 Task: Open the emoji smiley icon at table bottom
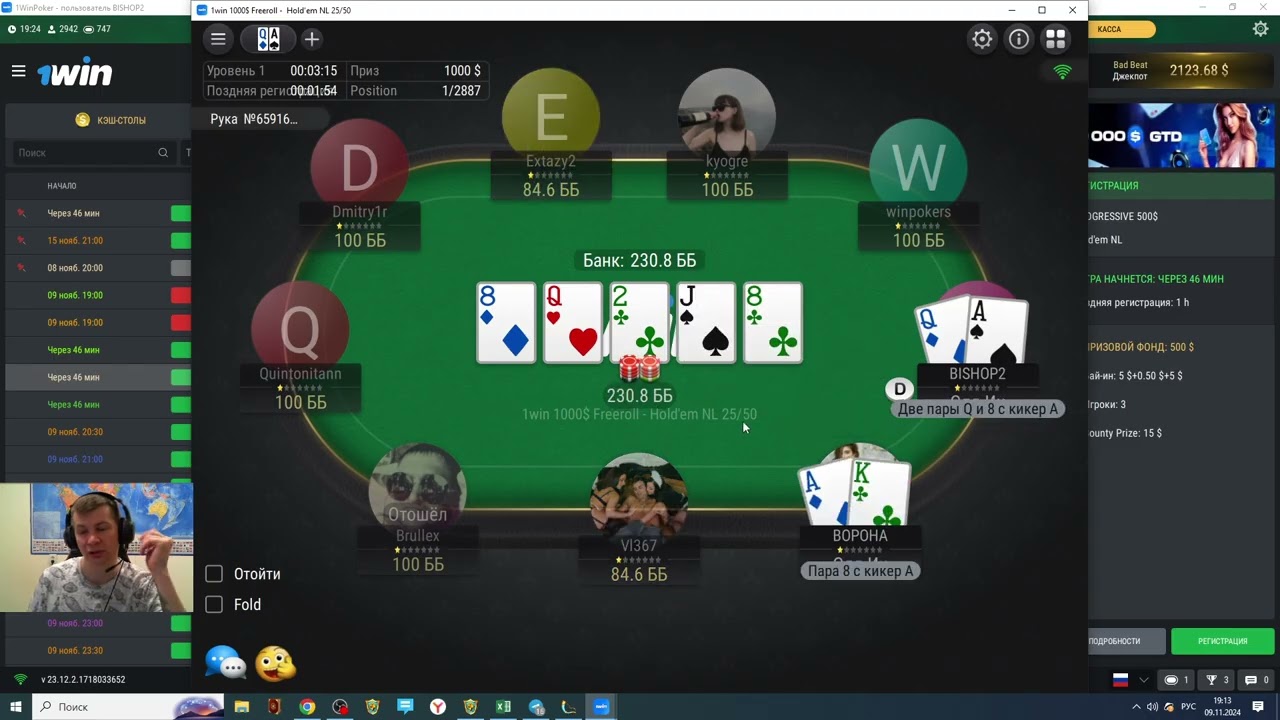pyautogui.click(x=276, y=662)
